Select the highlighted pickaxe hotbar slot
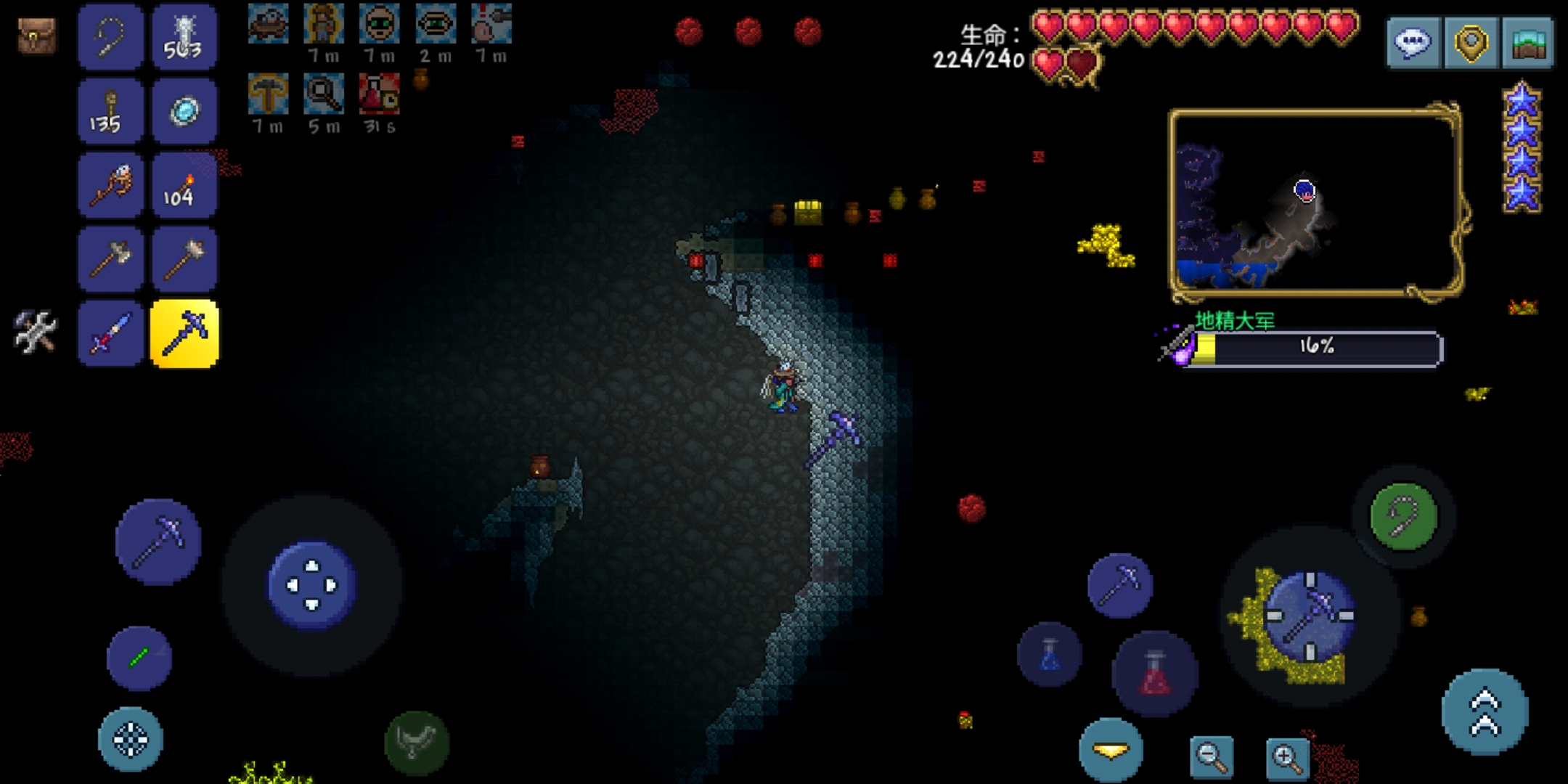 coord(184,334)
